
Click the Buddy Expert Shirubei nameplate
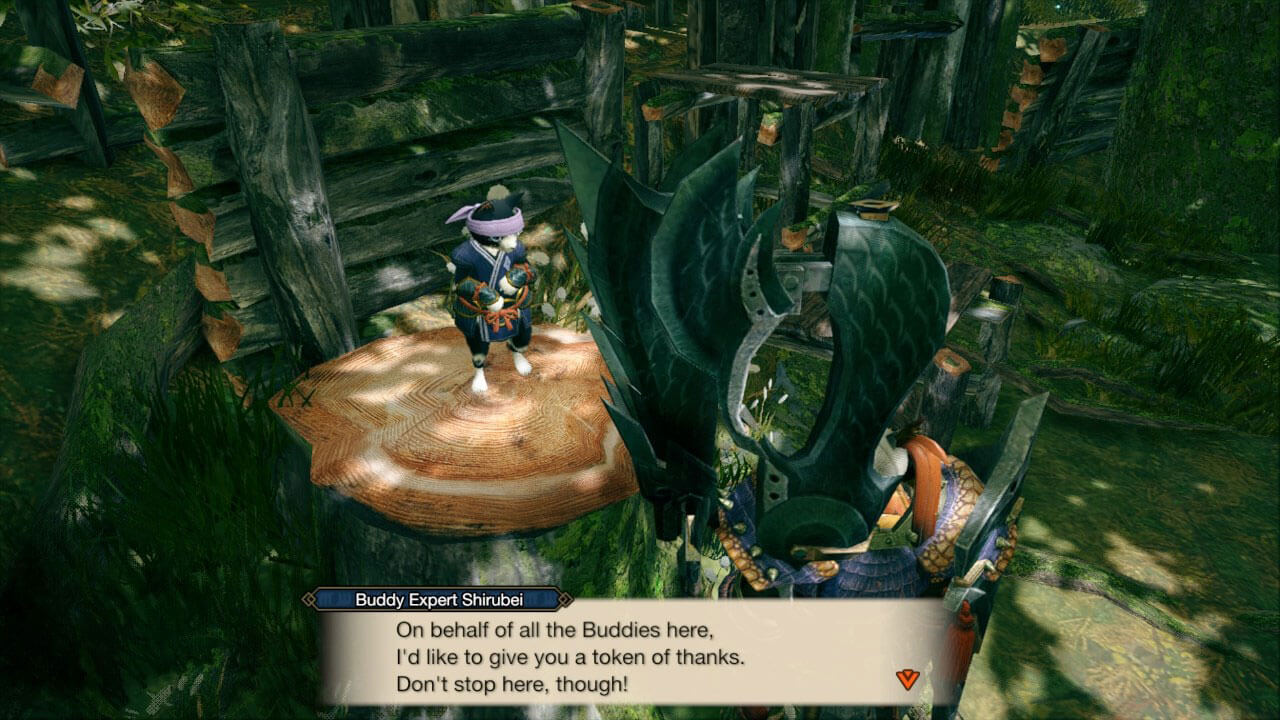pos(440,602)
